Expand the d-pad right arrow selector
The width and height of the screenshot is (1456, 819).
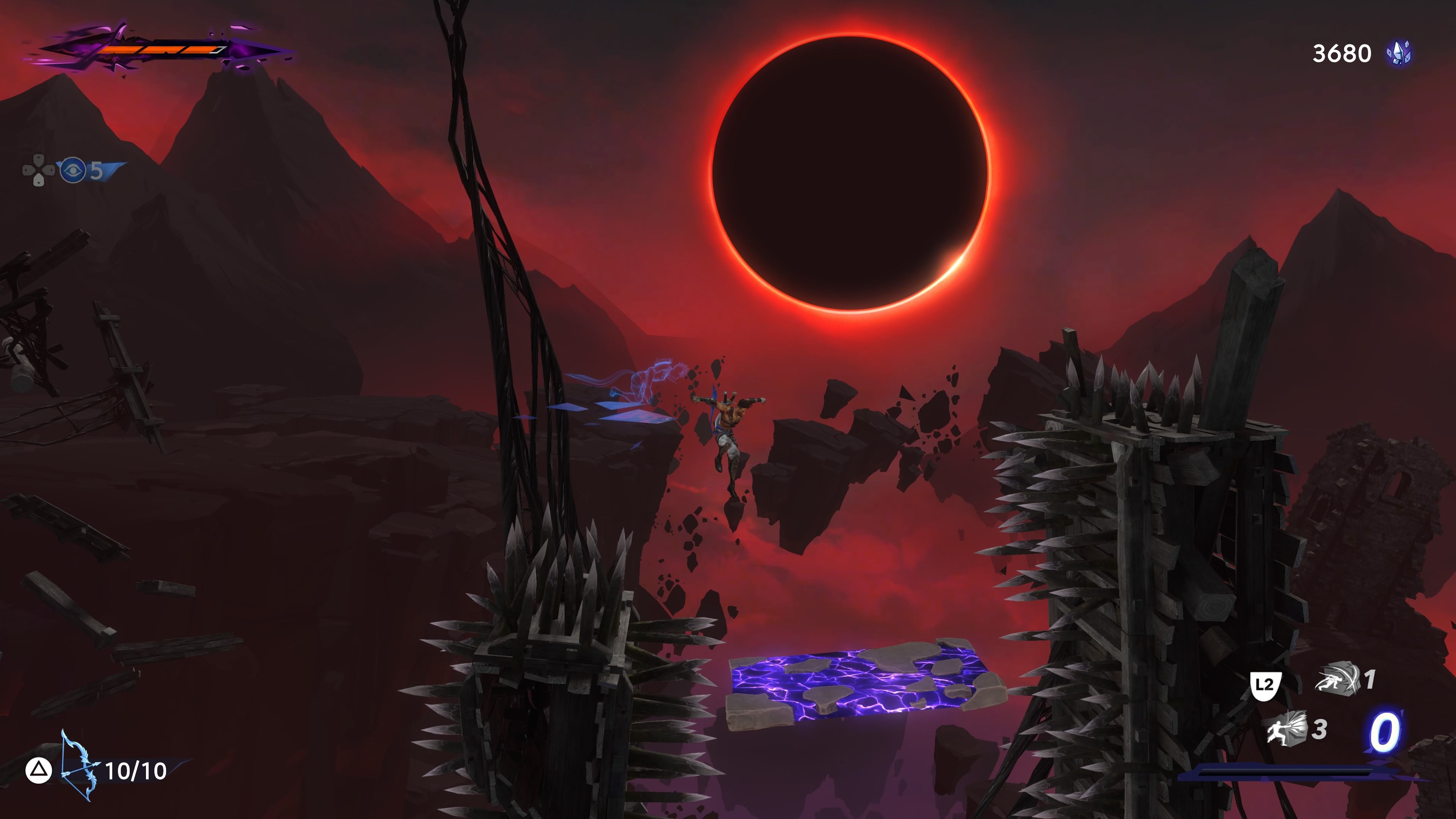click(x=49, y=170)
